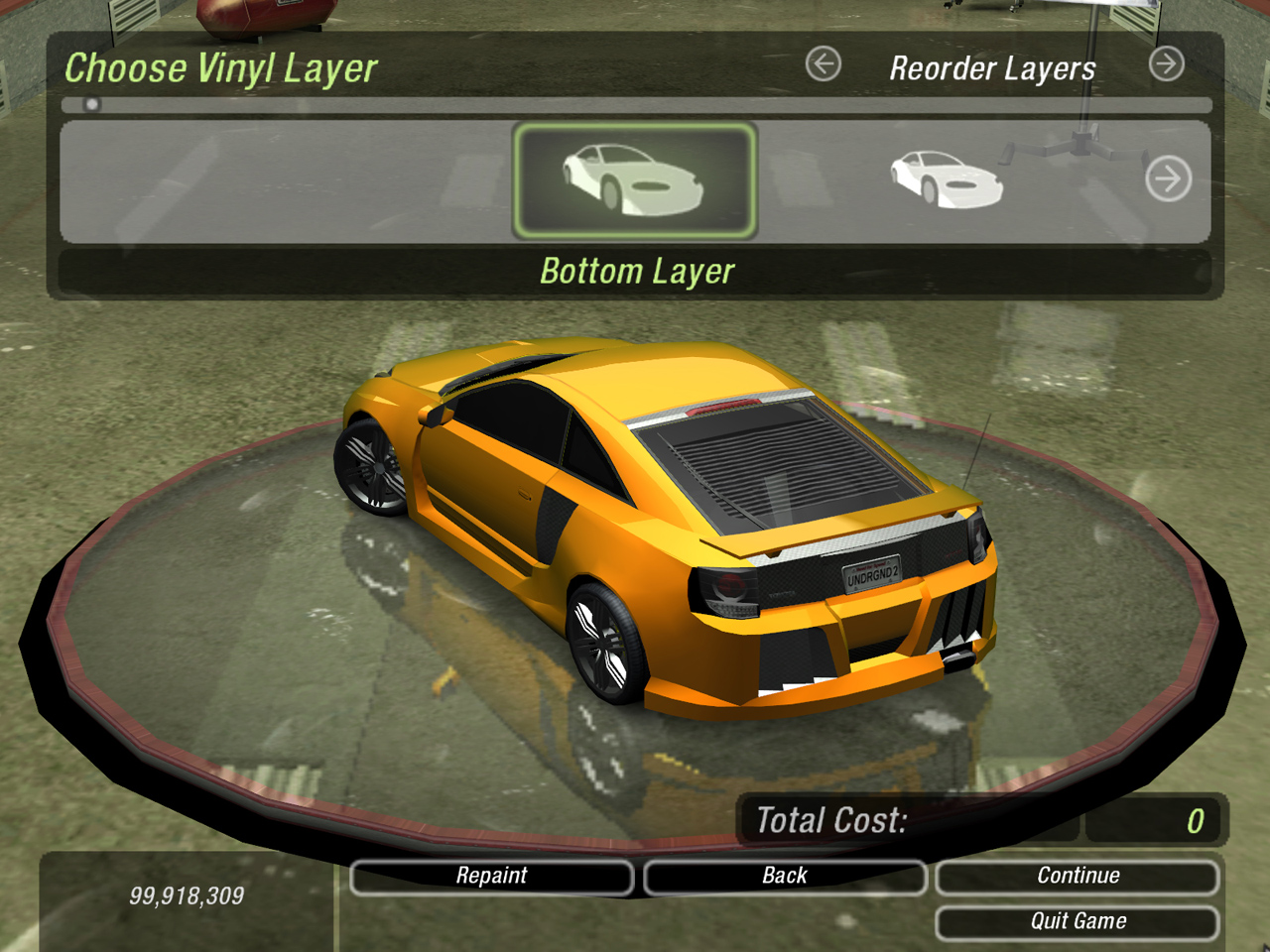
Task: Select the Quit Game button
Action: point(1078,922)
